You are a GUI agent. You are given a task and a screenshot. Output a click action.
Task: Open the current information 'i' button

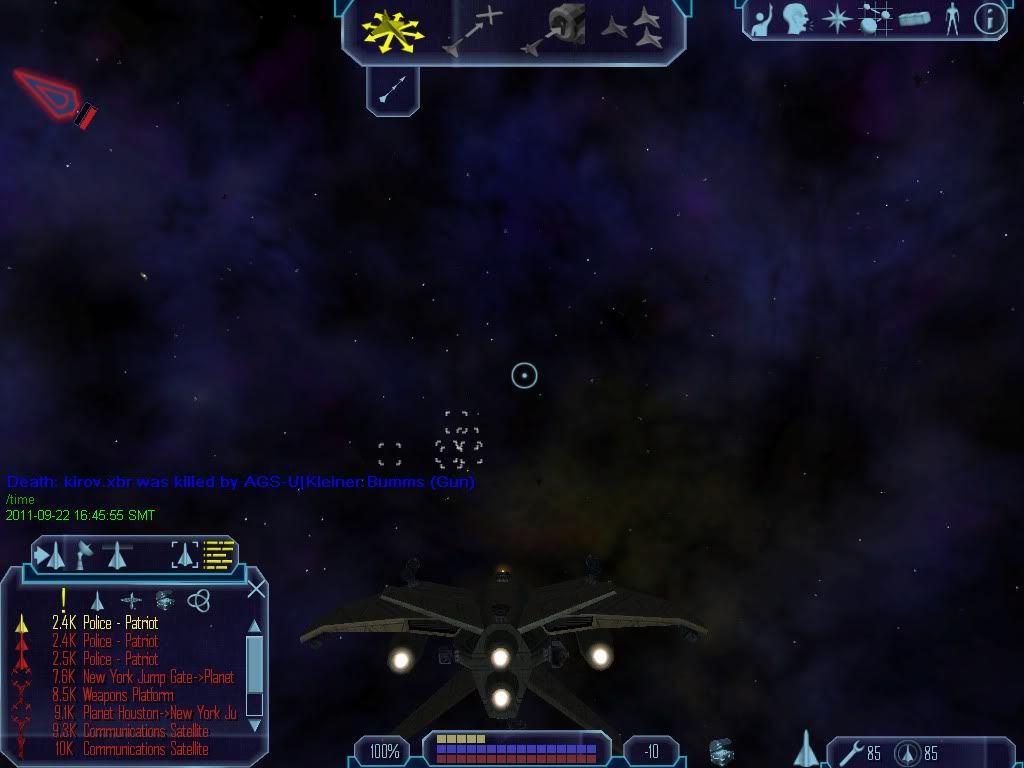tap(989, 18)
